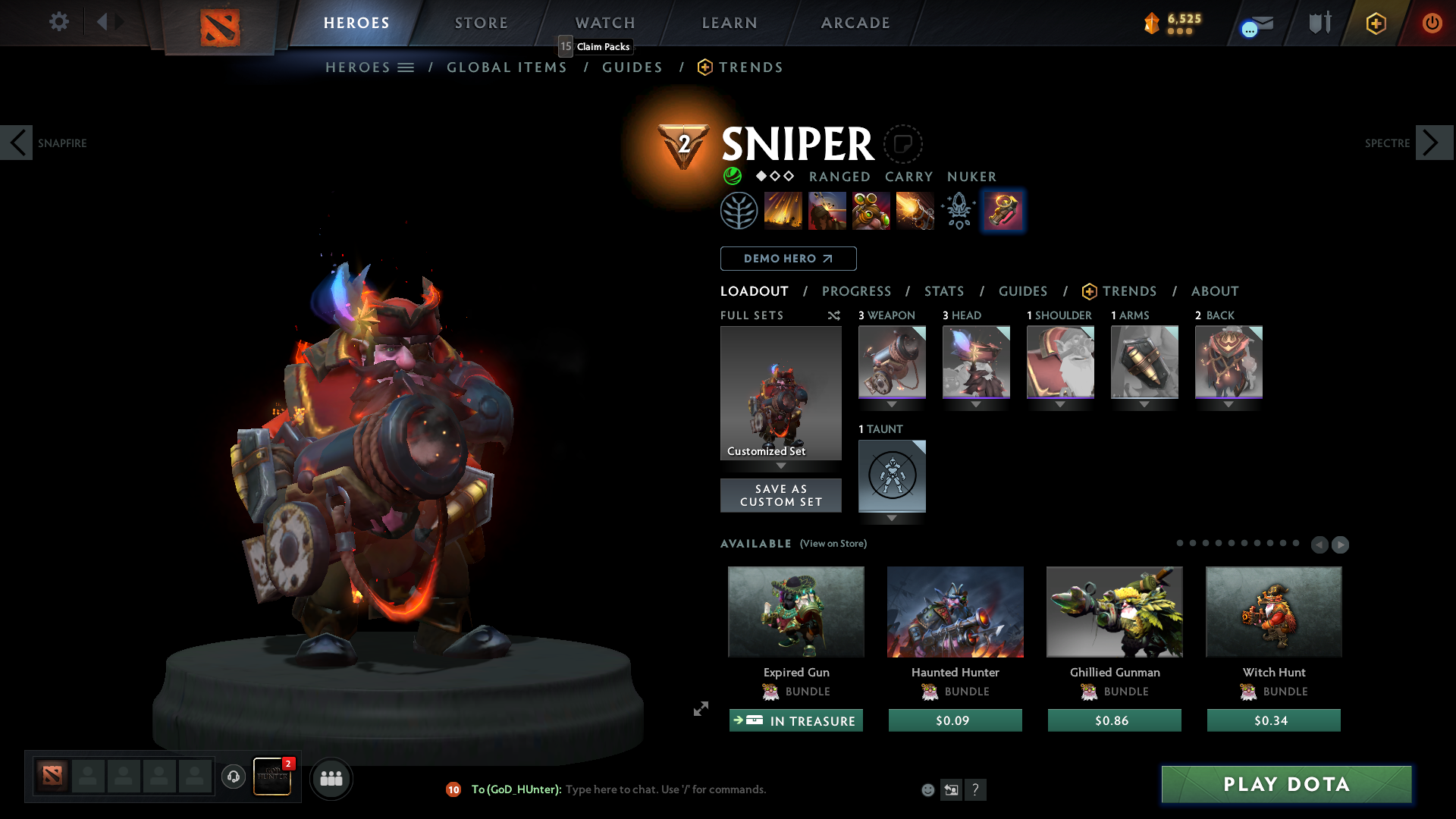The image size is (1456, 819).
Task: Click the question mark help icon near chat
Action: click(976, 789)
